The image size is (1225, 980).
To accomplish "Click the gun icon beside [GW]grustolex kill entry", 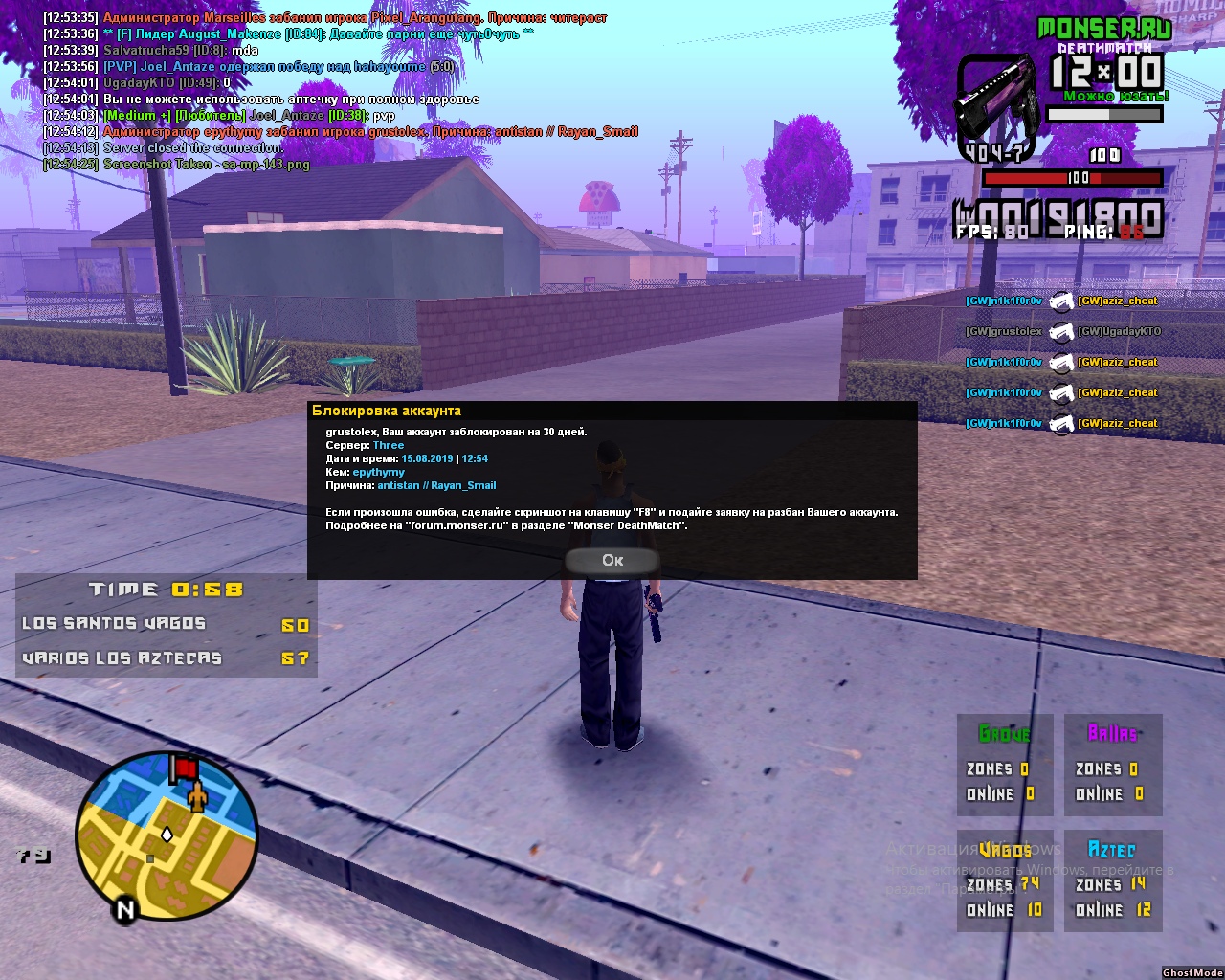I will coord(1061,331).
